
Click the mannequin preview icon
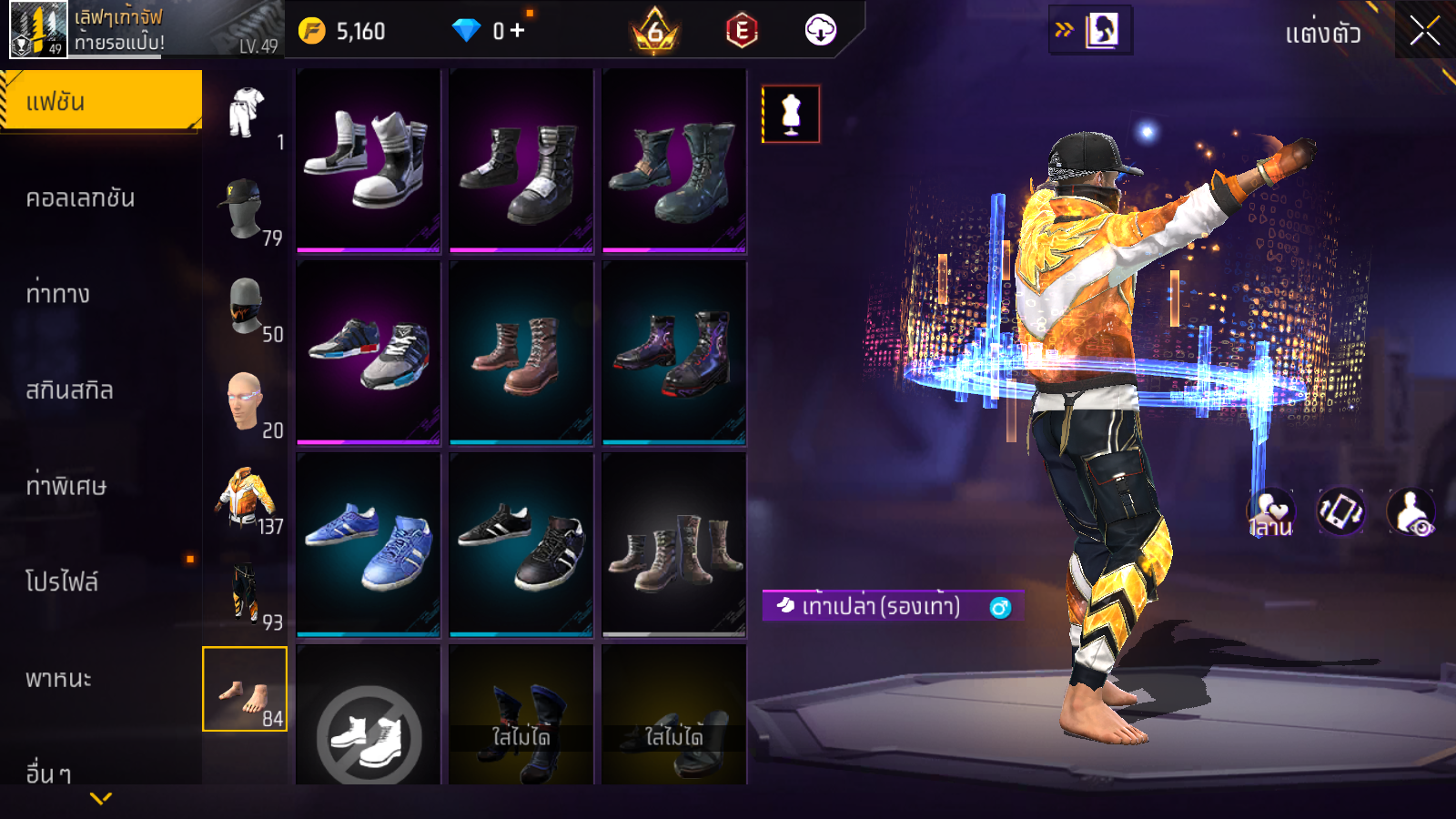(x=791, y=114)
